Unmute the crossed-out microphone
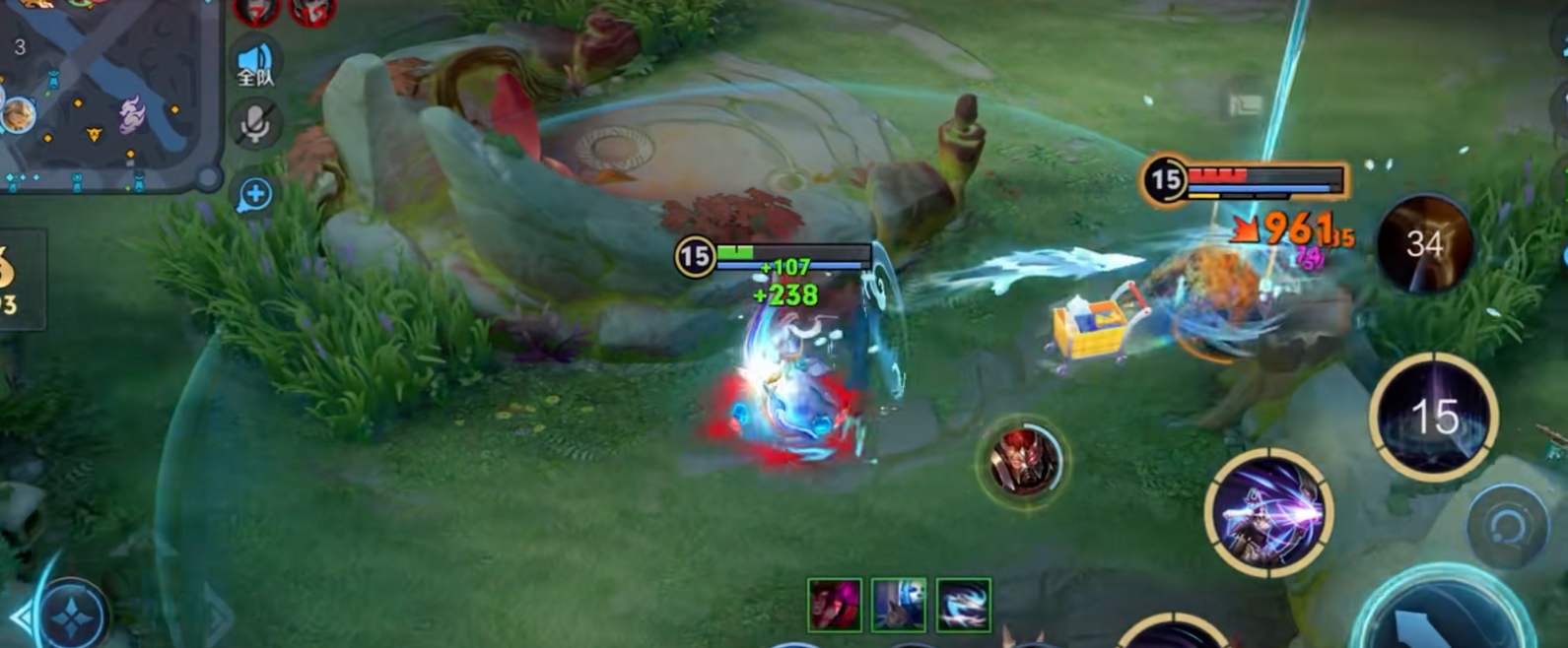Screen dimensions: 1568x648 tap(255, 125)
